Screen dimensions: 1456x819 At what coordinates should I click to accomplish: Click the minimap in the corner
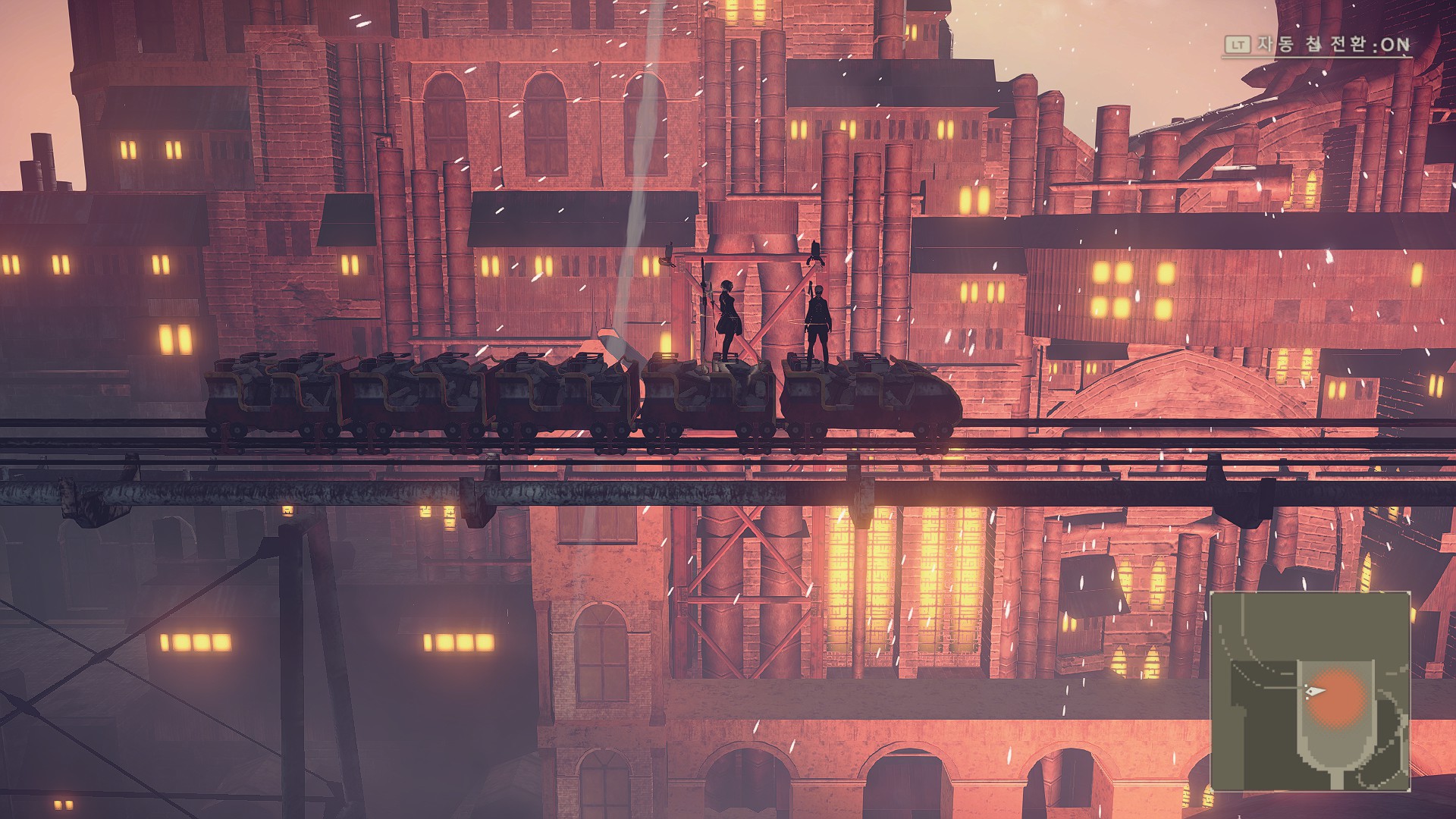1310,692
